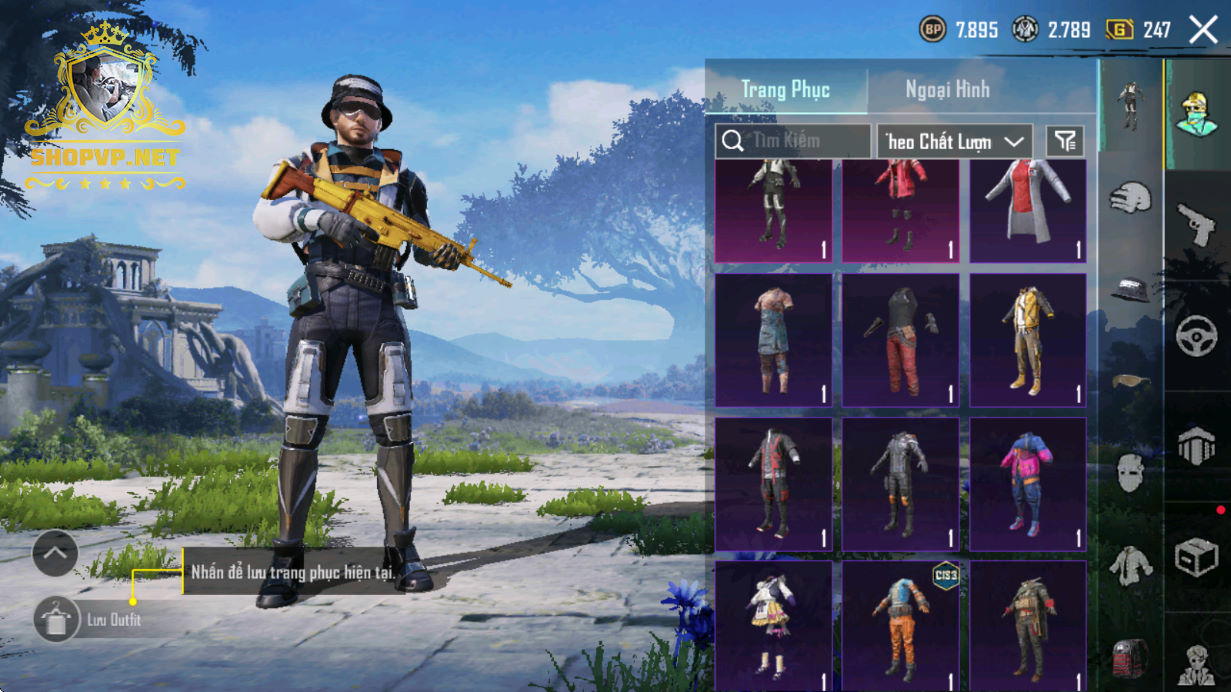Expand the round up-arrow button
1231x692 pixels.
[x=55, y=553]
